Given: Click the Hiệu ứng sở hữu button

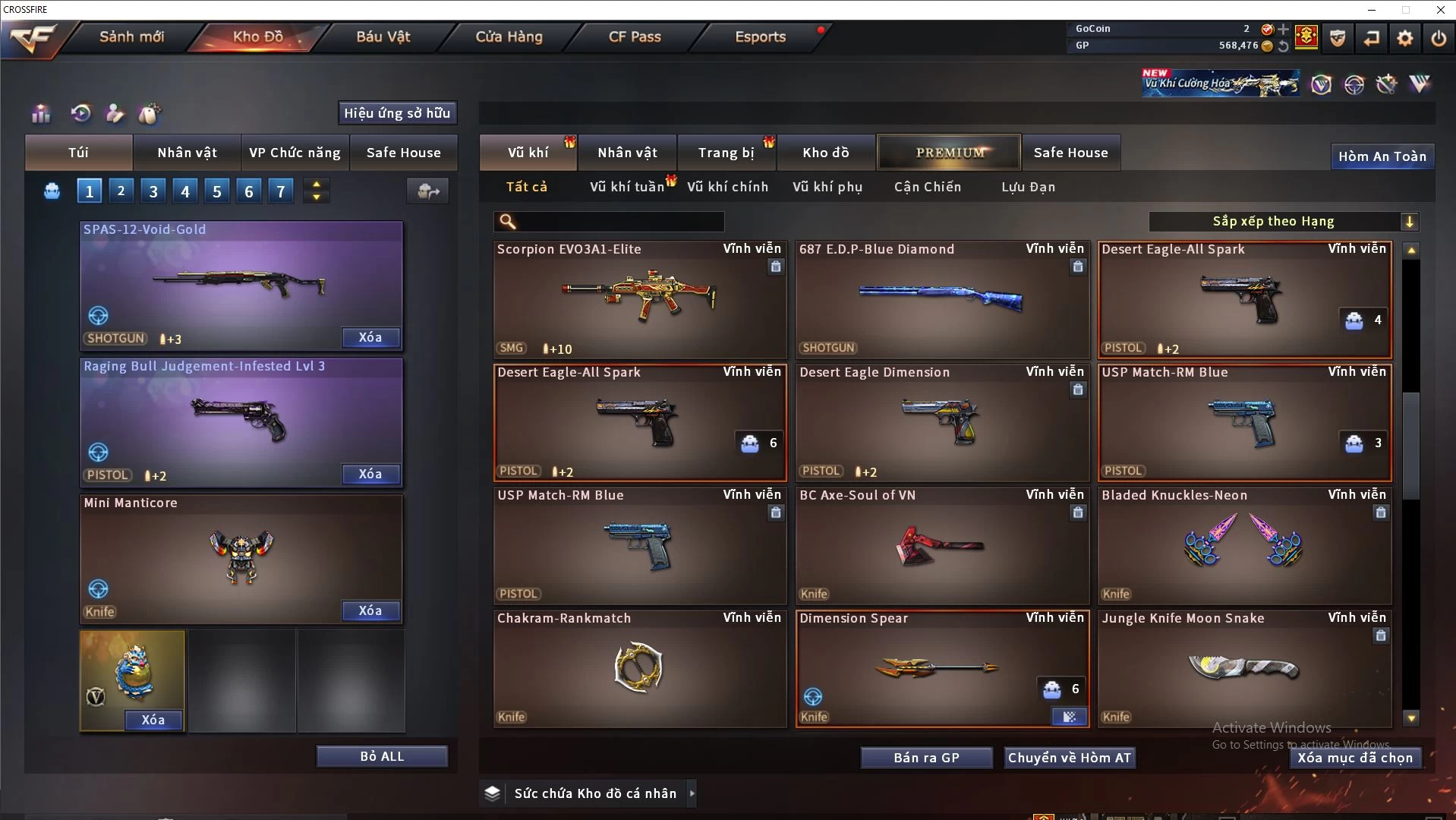Looking at the screenshot, I should (x=397, y=113).
